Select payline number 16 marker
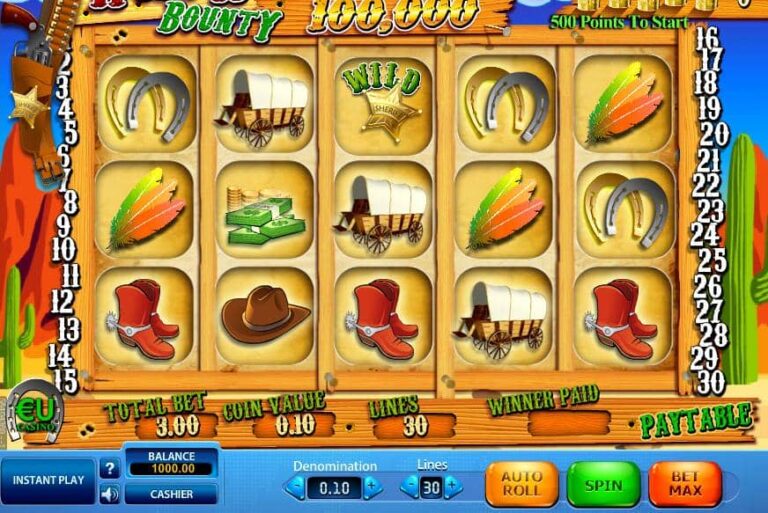Image resolution: width=768 pixels, height=513 pixels. [x=707, y=38]
